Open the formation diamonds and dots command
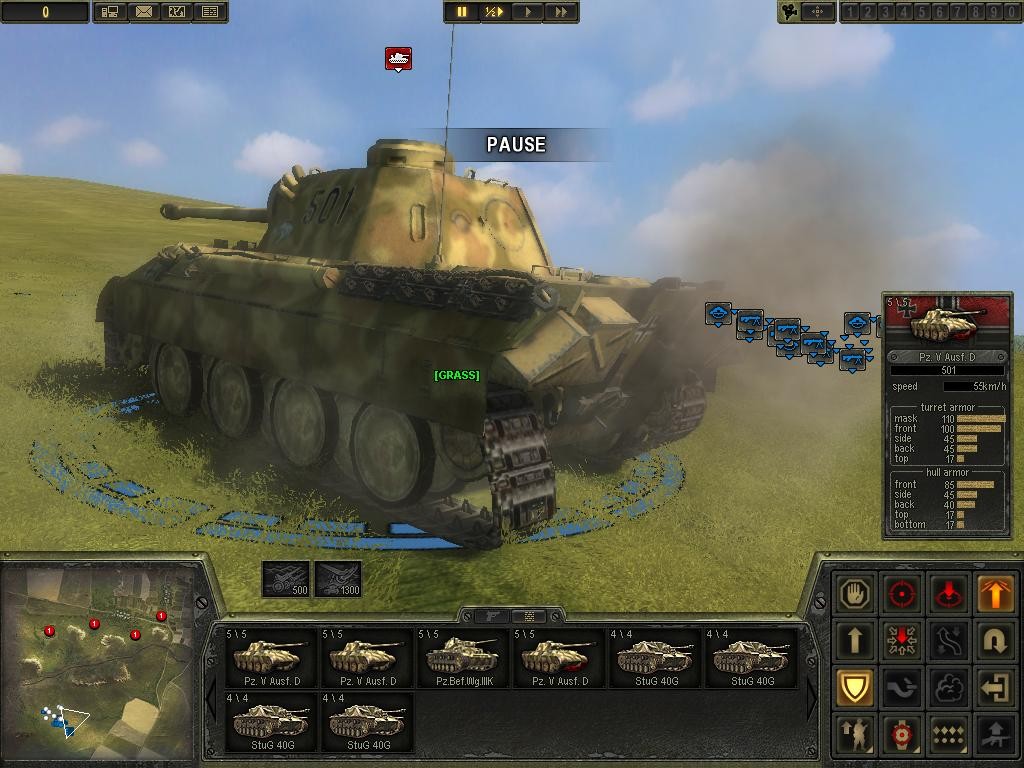Image resolution: width=1024 pixels, height=768 pixels. (948, 733)
